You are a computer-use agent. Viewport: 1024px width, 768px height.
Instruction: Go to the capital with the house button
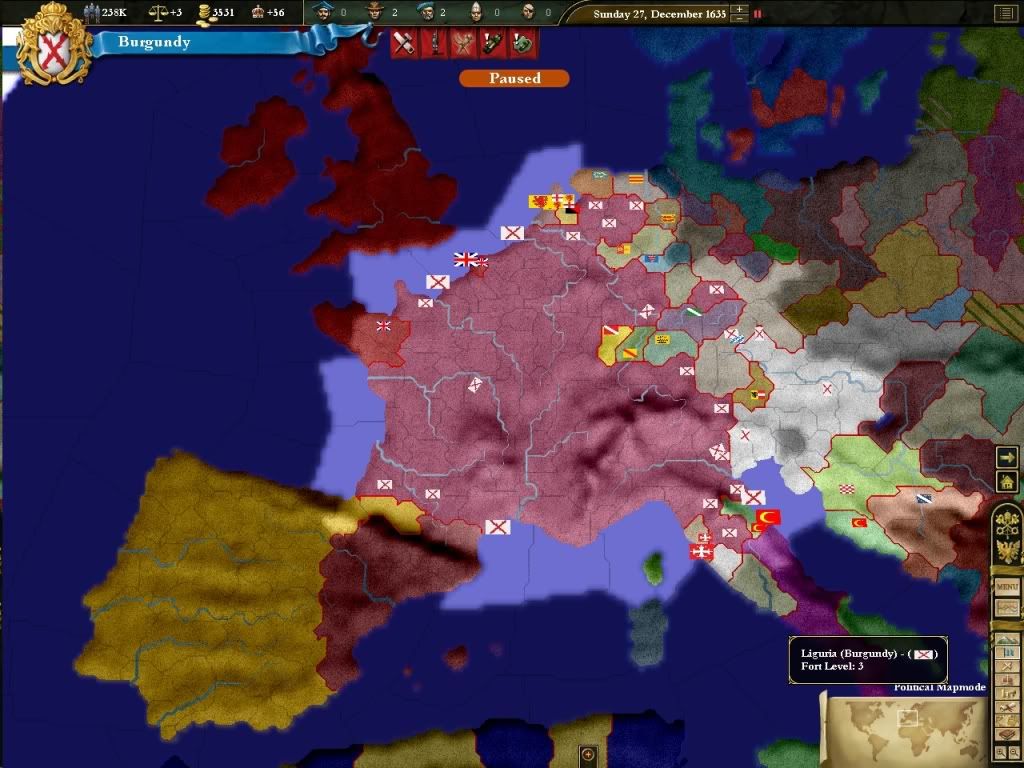tap(1007, 482)
